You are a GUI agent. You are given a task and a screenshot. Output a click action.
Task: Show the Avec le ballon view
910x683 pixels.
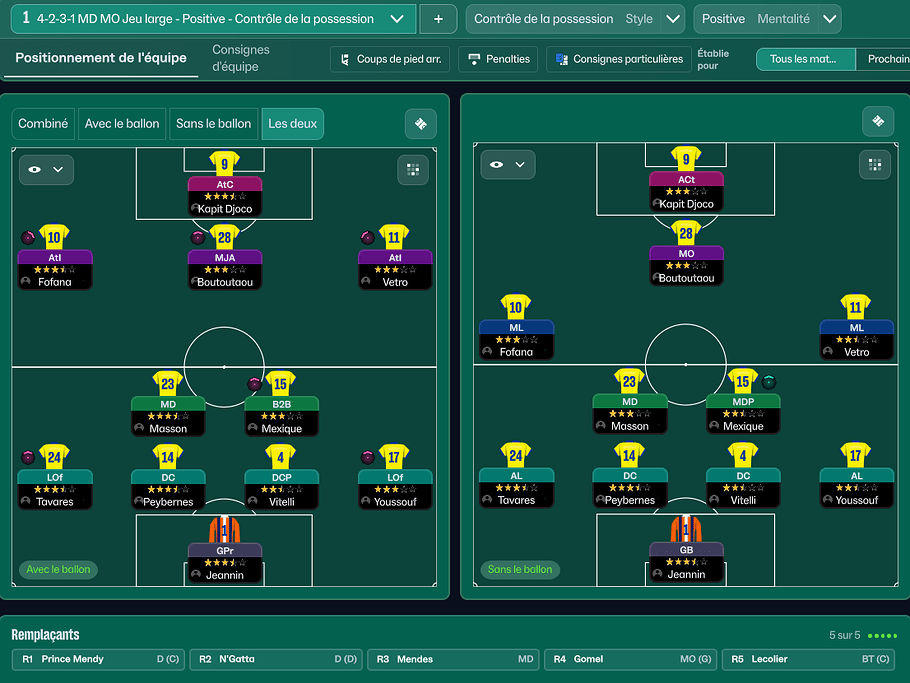tap(122, 124)
